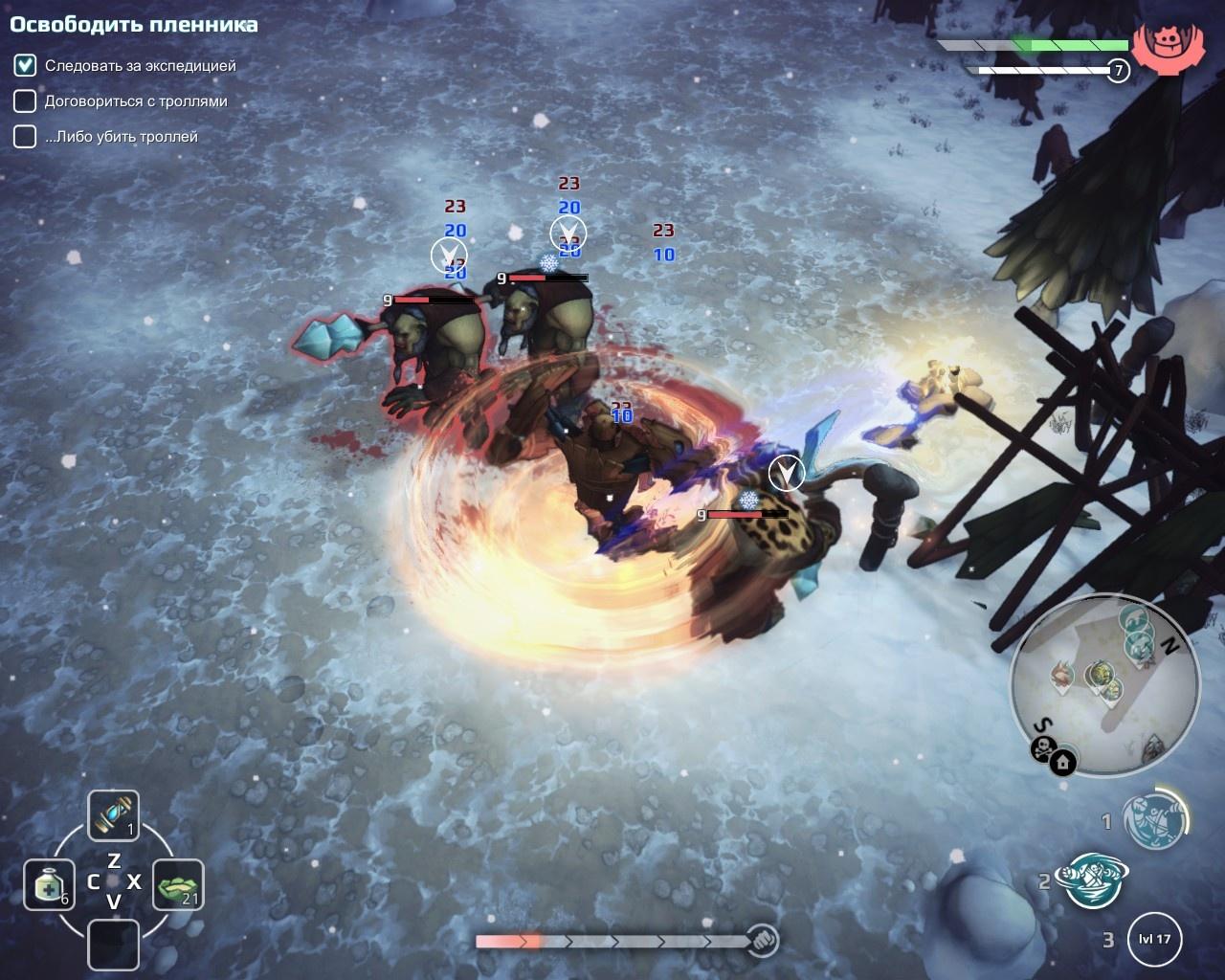Select the locked lvl 17 ability slot
The image size is (1225, 980).
point(1155,939)
